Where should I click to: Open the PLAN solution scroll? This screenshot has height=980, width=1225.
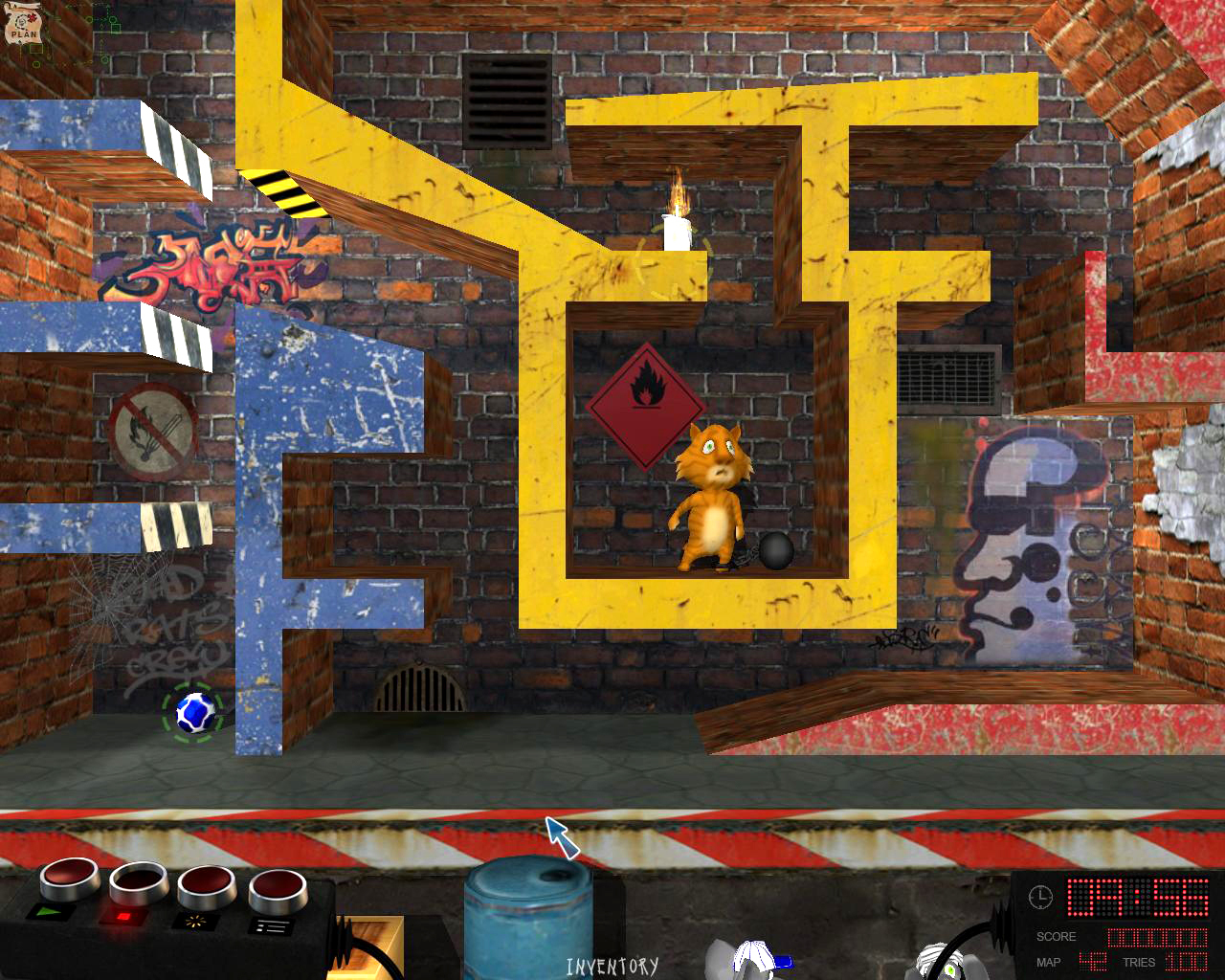[x=23, y=23]
